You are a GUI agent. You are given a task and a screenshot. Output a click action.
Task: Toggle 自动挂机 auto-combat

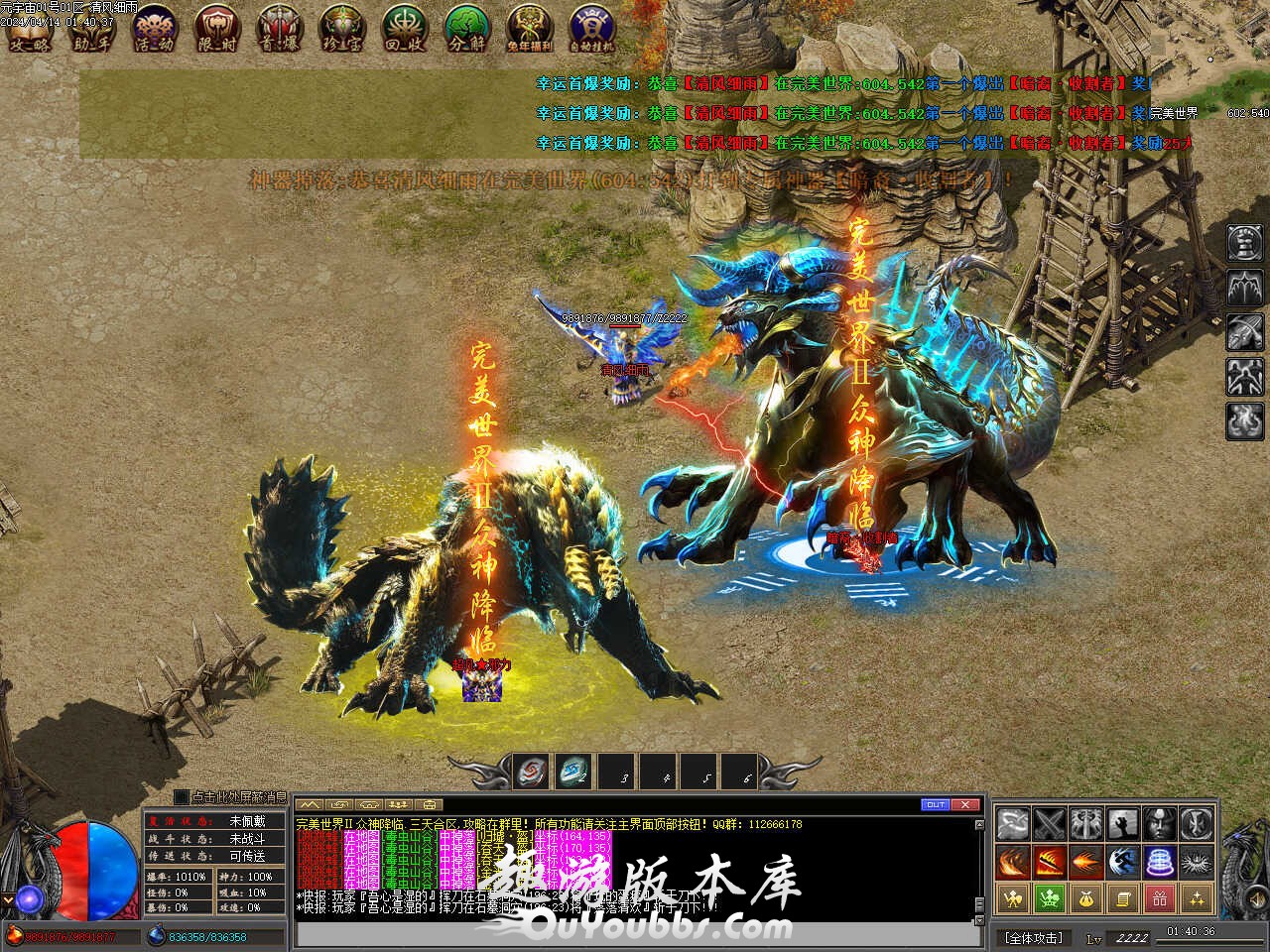(x=592, y=28)
